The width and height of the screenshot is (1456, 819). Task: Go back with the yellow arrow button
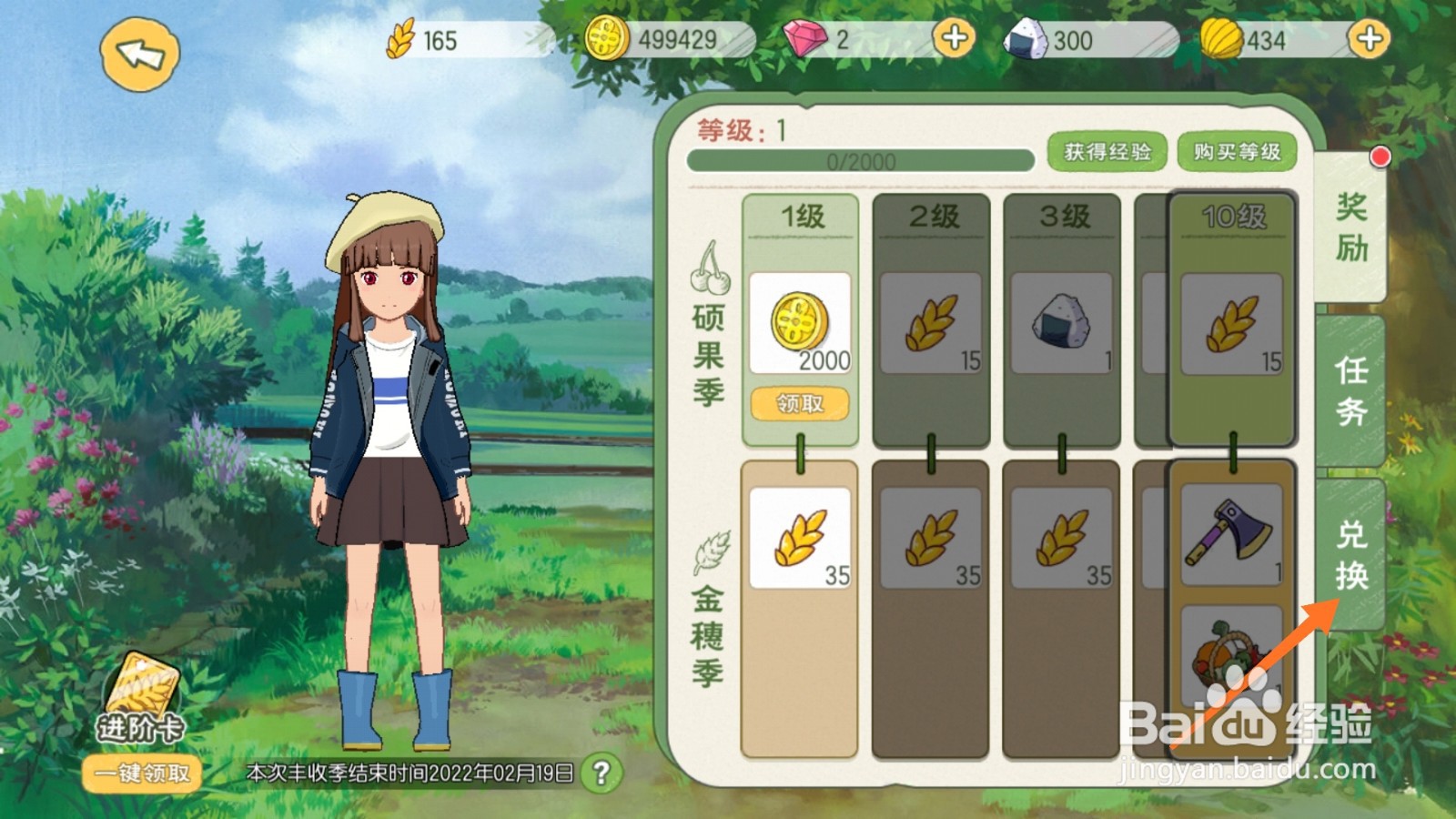pos(139,55)
